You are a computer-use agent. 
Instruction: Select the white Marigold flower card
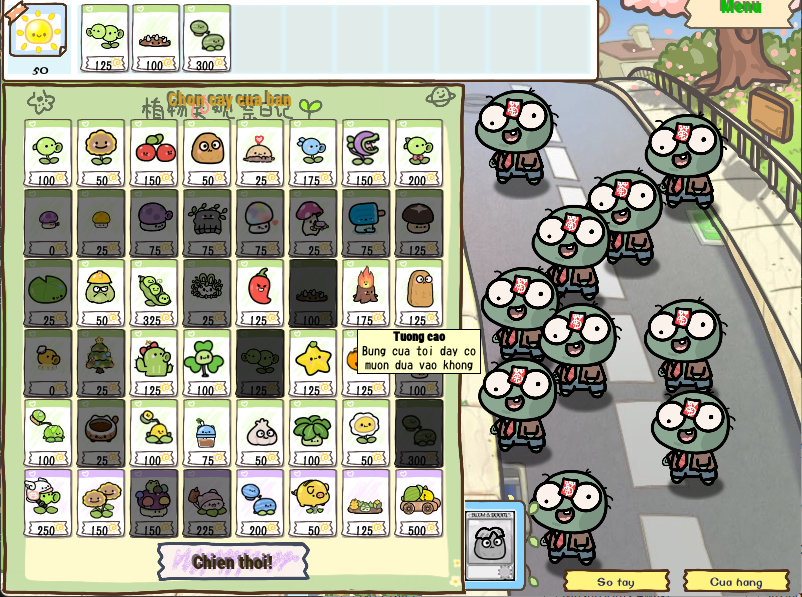(366, 433)
